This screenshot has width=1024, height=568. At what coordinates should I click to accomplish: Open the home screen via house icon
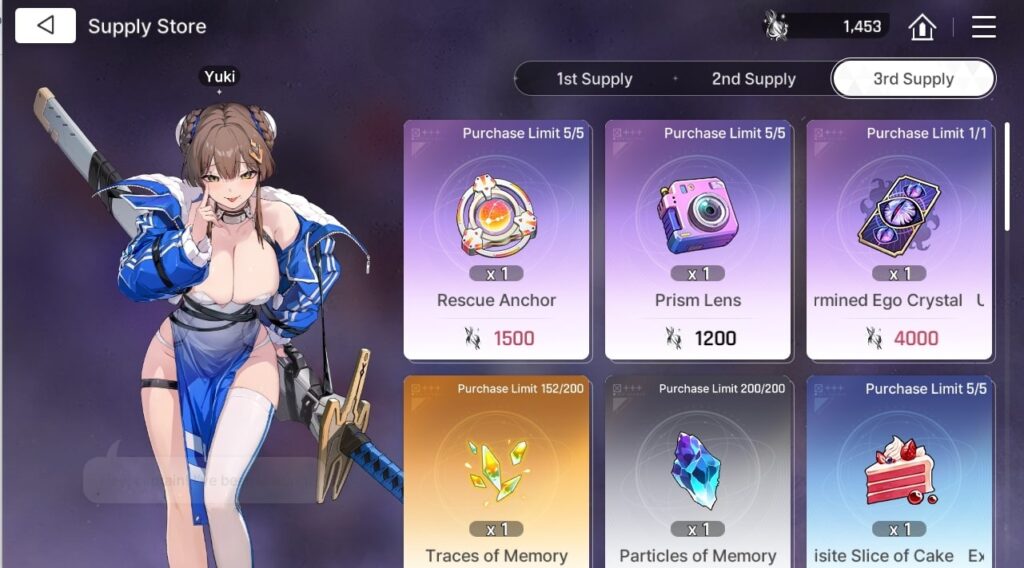[x=921, y=27]
